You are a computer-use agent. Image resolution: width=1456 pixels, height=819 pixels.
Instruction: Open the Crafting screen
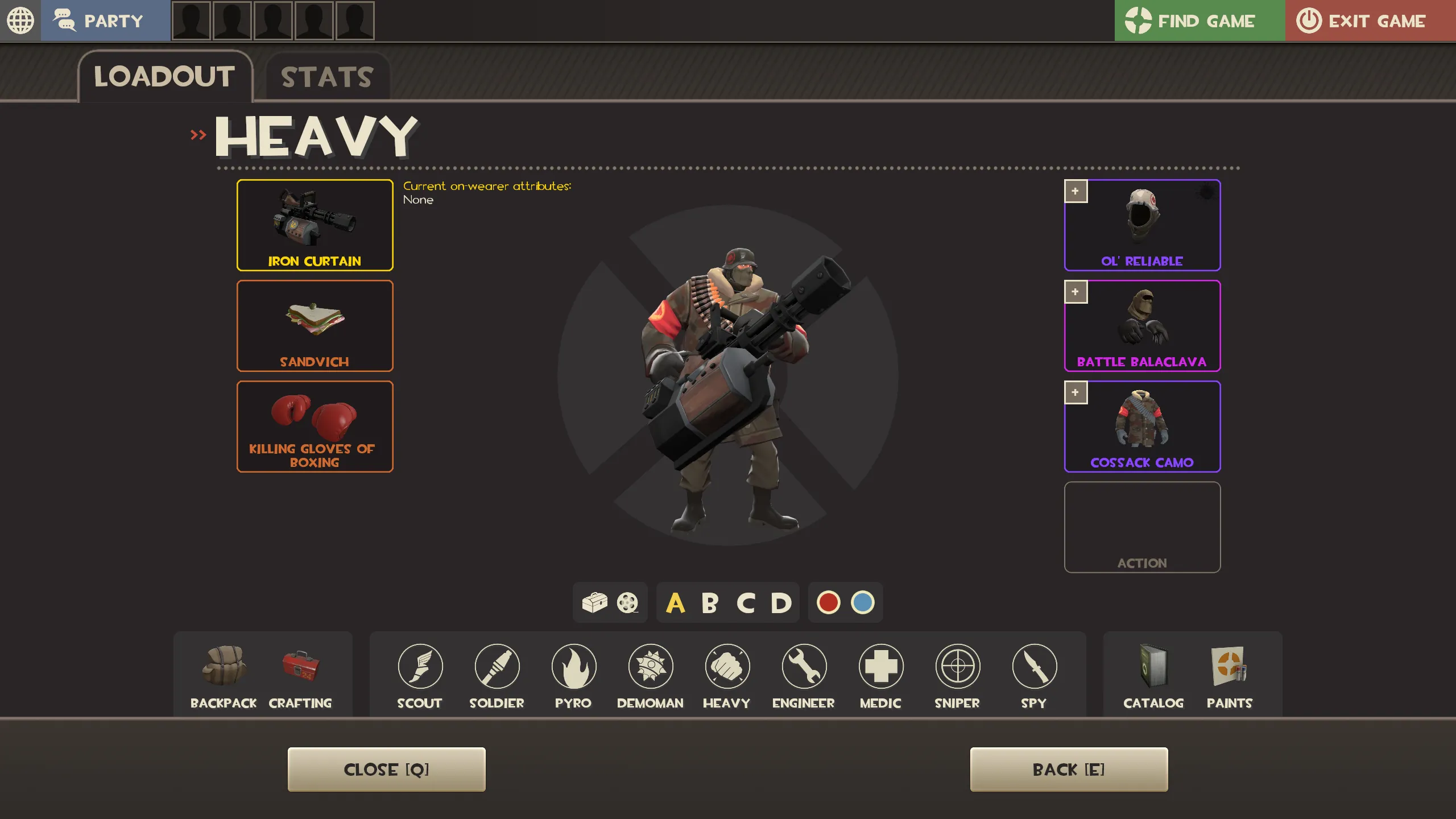(x=300, y=676)
